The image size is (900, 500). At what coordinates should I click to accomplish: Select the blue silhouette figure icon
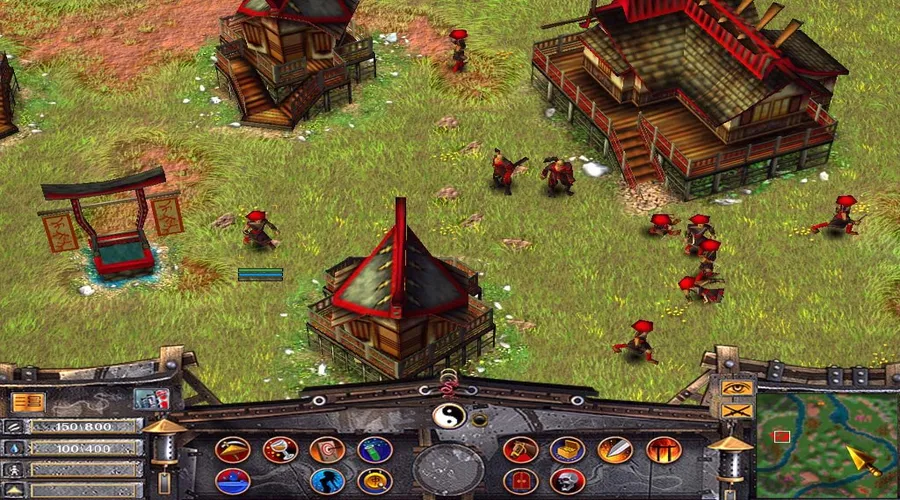click(327, 481)
